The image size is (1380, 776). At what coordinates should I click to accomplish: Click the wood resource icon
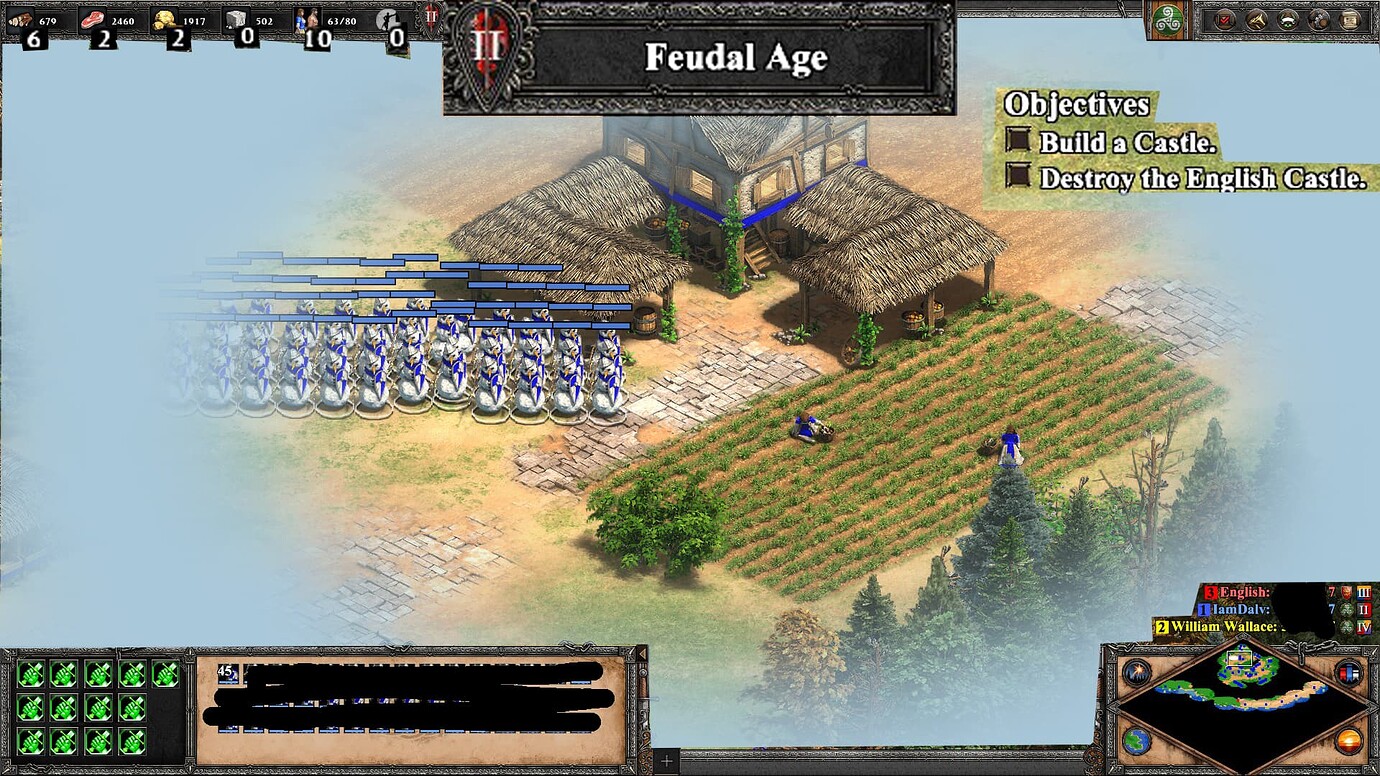pos(20,18)
